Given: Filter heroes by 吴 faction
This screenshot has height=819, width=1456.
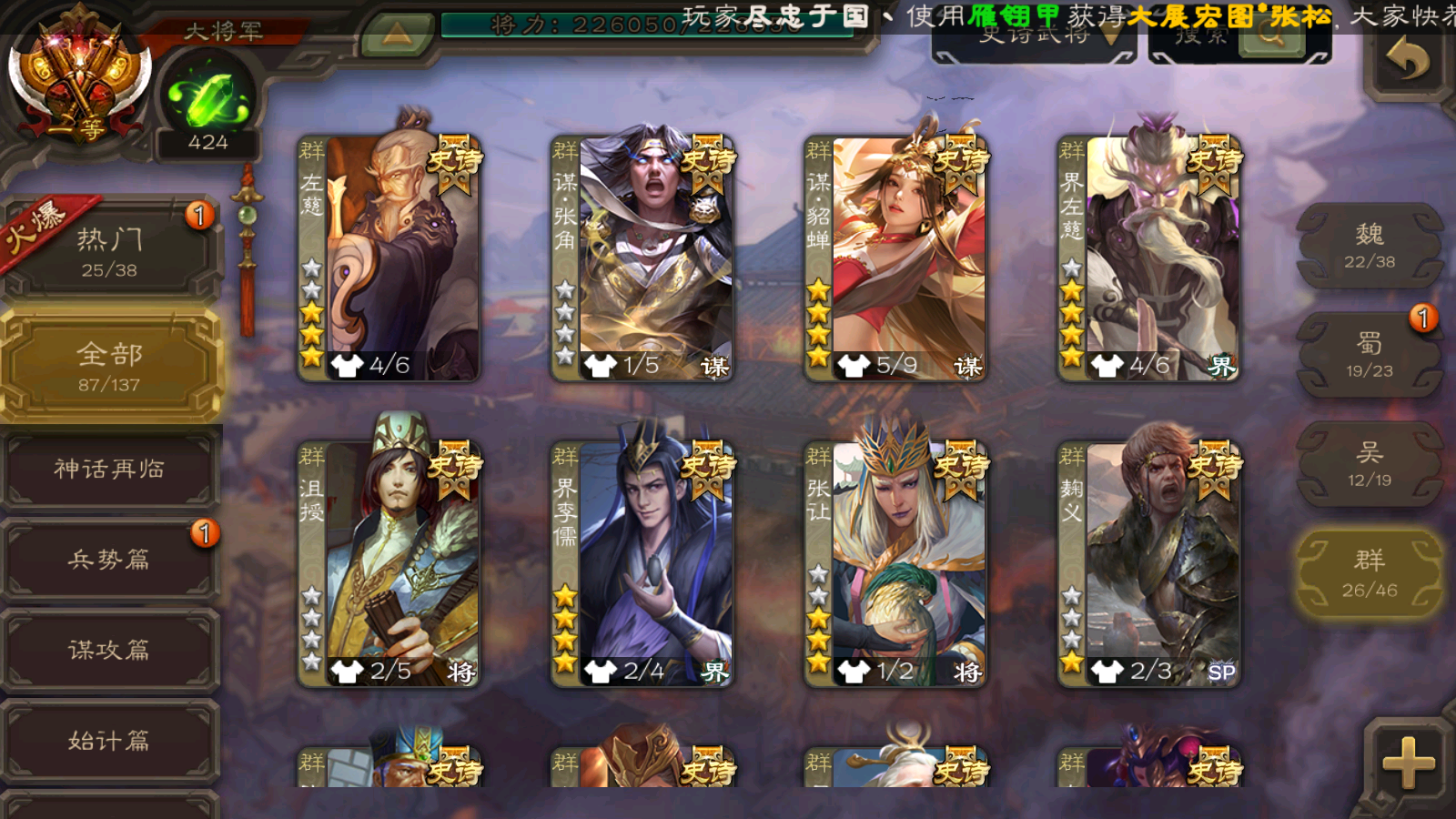Looking at the screenshot, I should [x=1370, y=464].
